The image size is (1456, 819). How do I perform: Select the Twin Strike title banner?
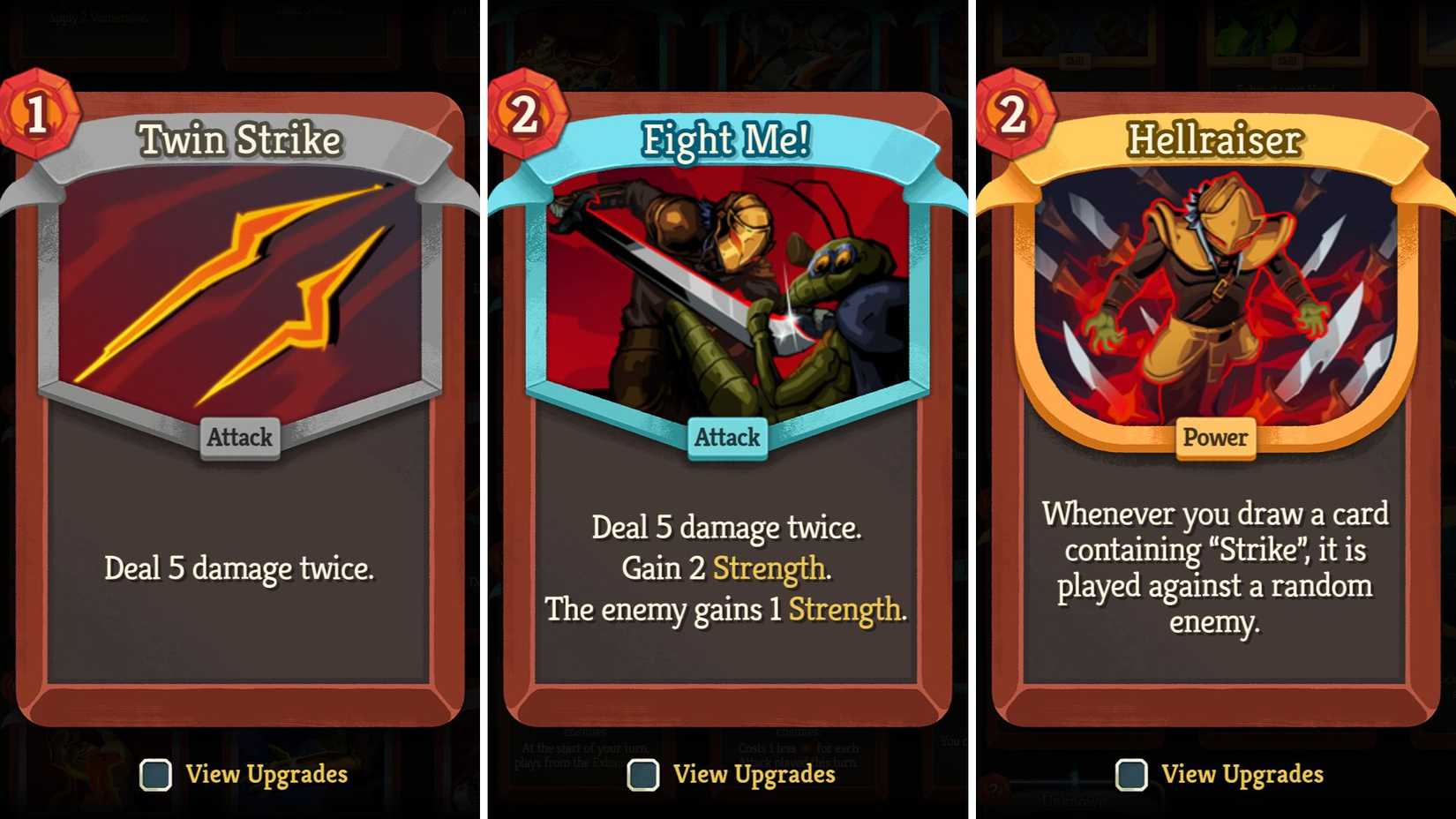239,139
